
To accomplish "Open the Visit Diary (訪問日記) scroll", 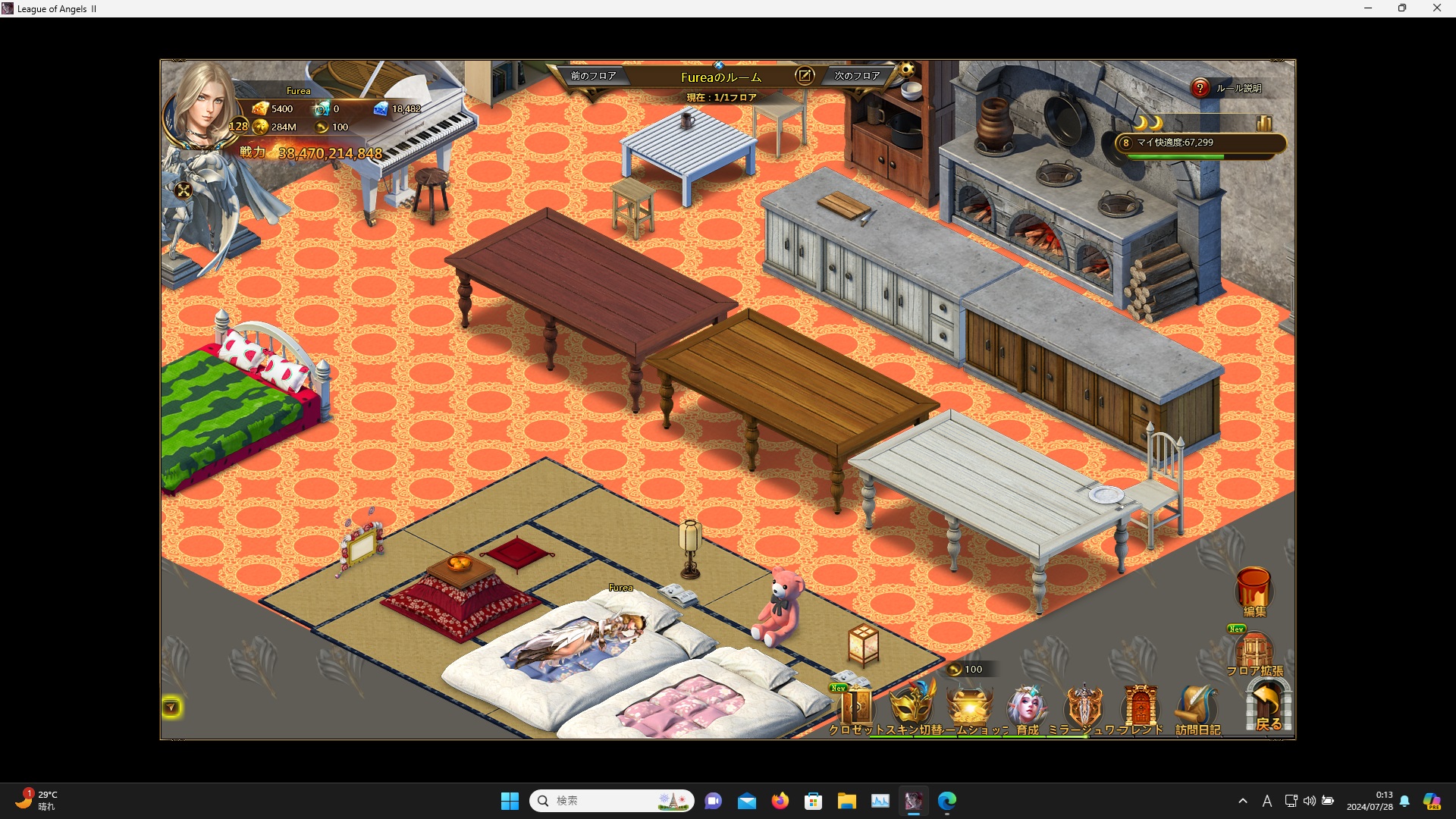I will (1196, 705).
